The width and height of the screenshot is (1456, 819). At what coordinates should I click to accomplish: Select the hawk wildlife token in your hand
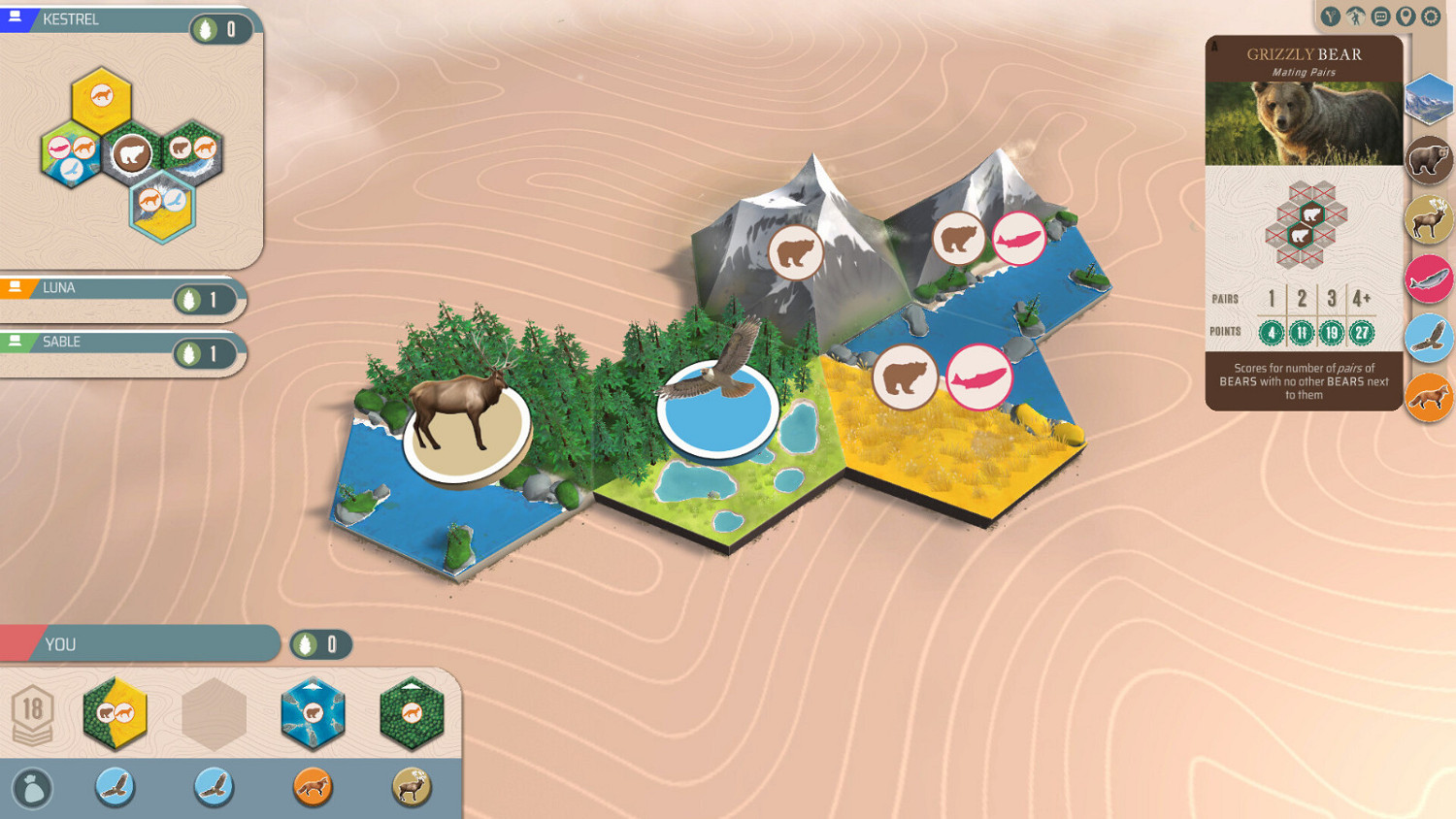coord(116,787)
